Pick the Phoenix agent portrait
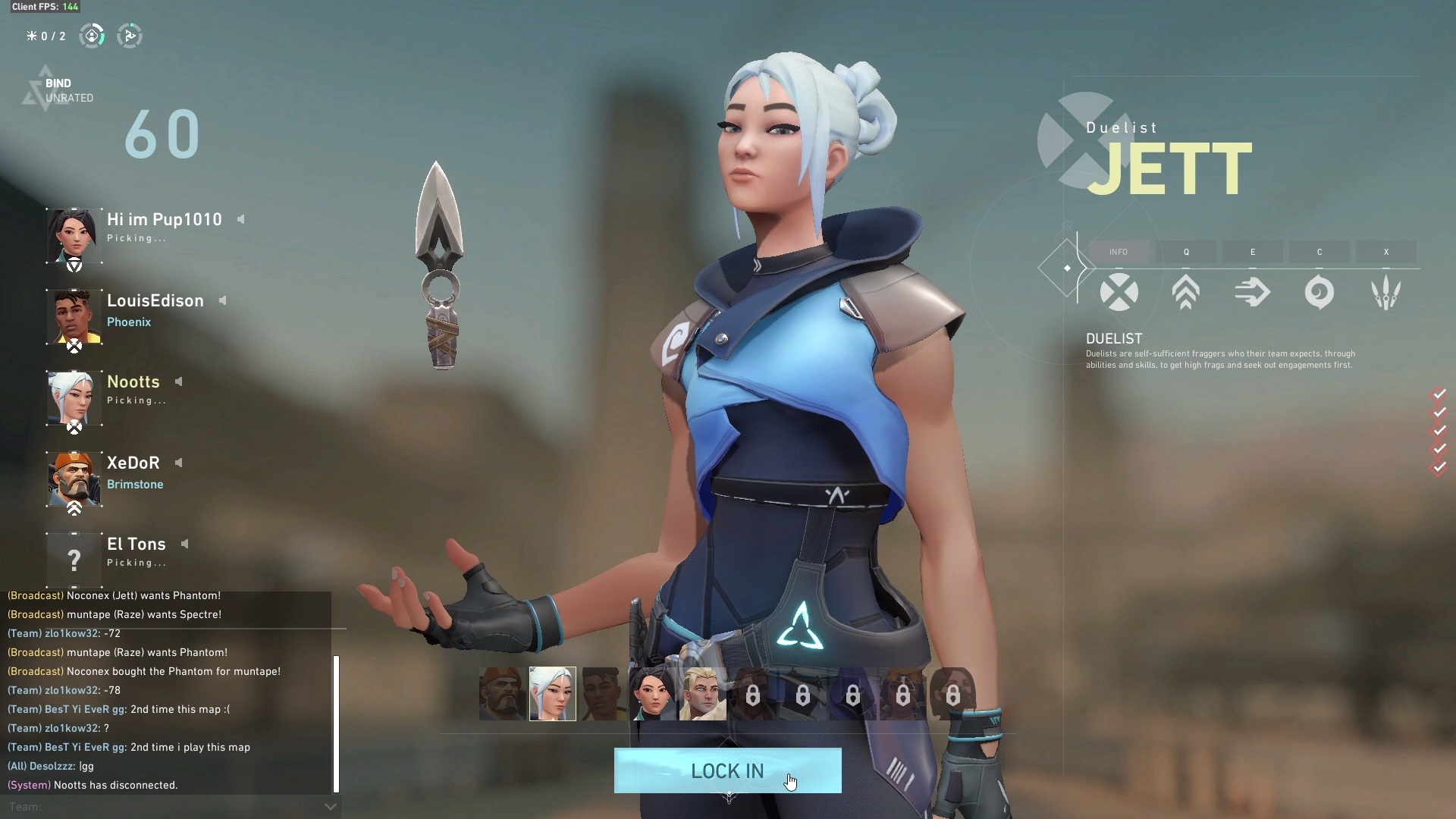1456x819 pixels. [603, 693]
